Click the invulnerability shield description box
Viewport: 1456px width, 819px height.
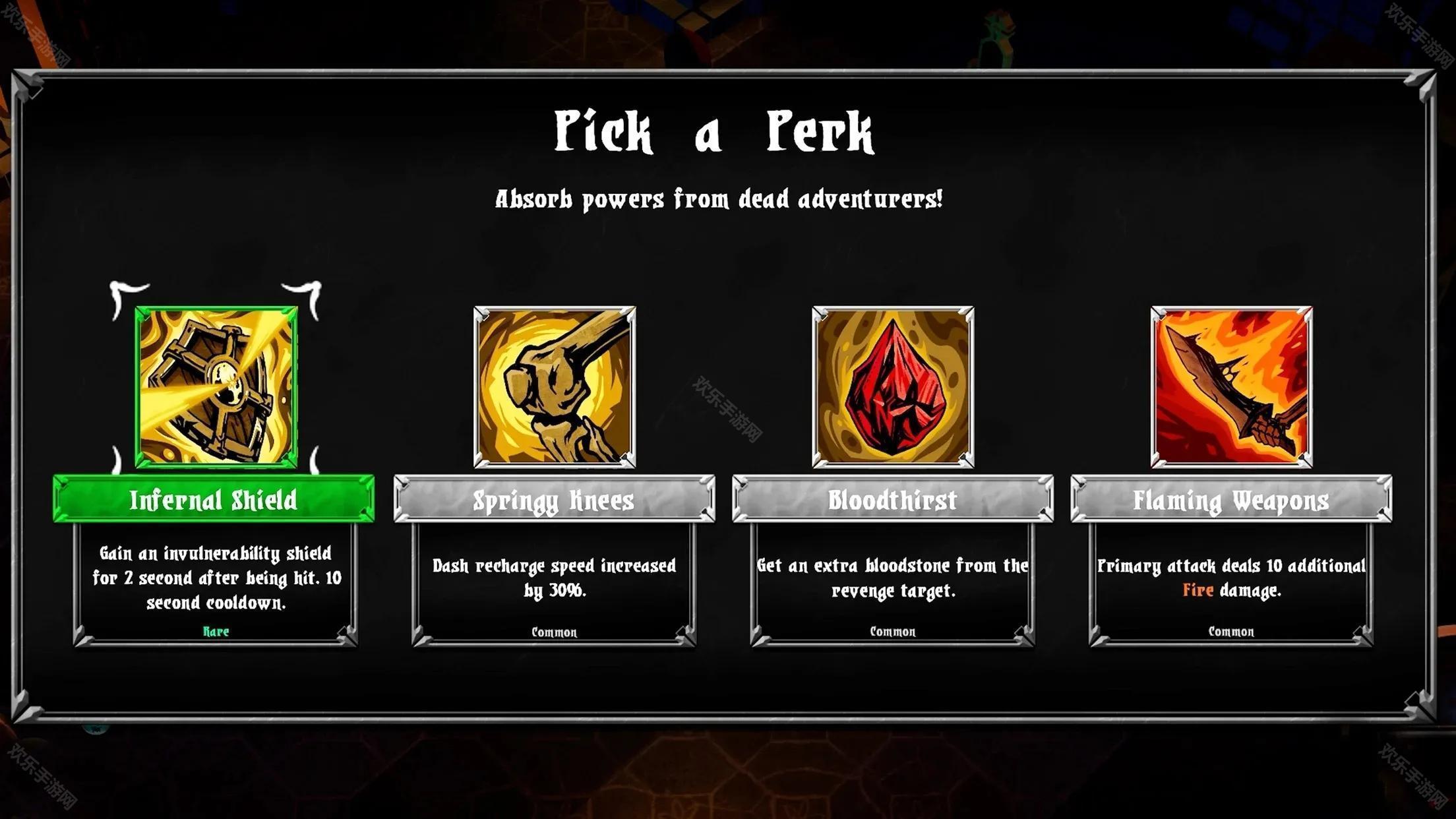click(x=216, y=583)
